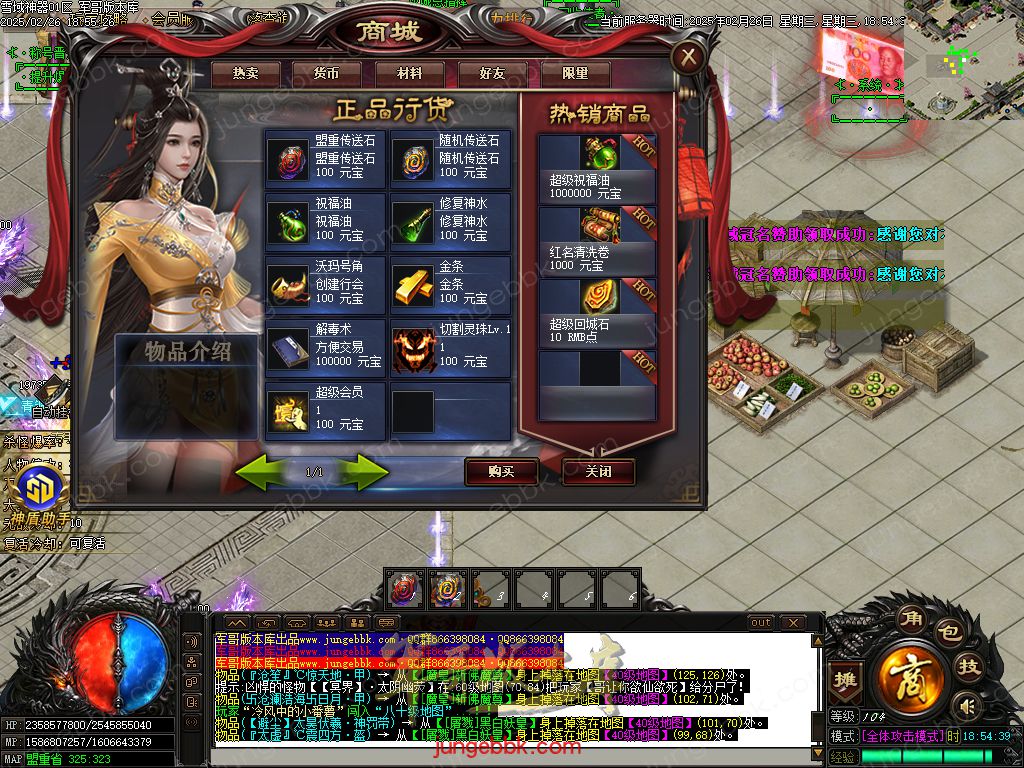Screen dimensions: 1024x768
Task: Select the 材料 shop category
Action: coord(409,74)
